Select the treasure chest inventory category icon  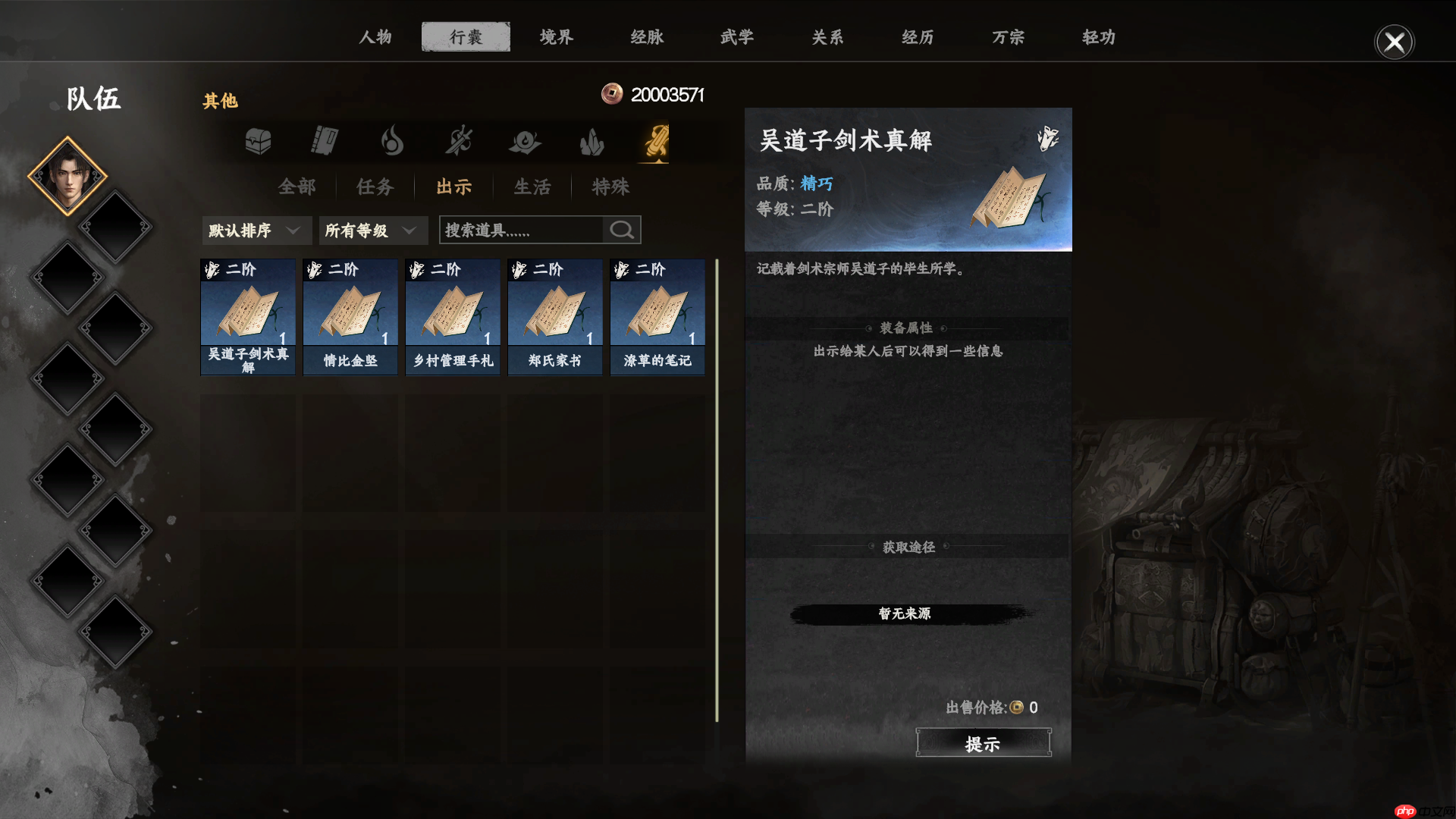pyautogui.click(x=257, y=141)
